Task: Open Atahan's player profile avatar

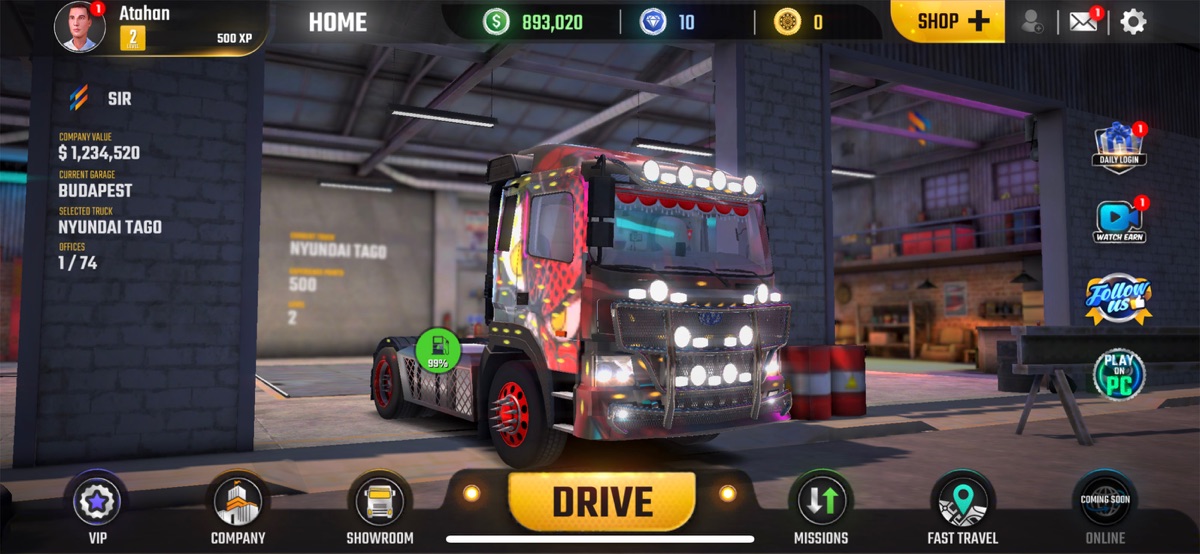Action: point(80,25)
